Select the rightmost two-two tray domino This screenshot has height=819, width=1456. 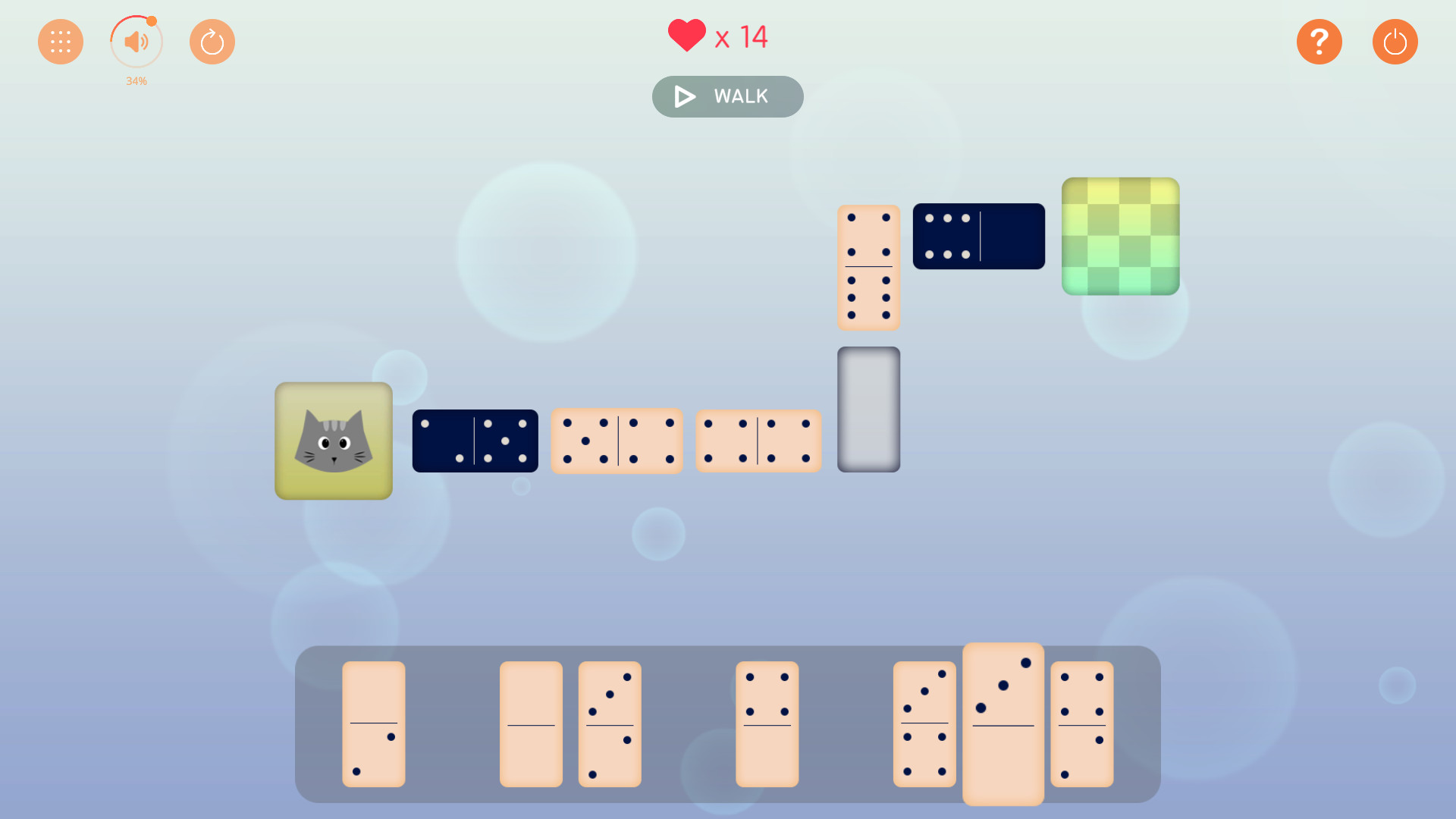(x=1082, y=724)
